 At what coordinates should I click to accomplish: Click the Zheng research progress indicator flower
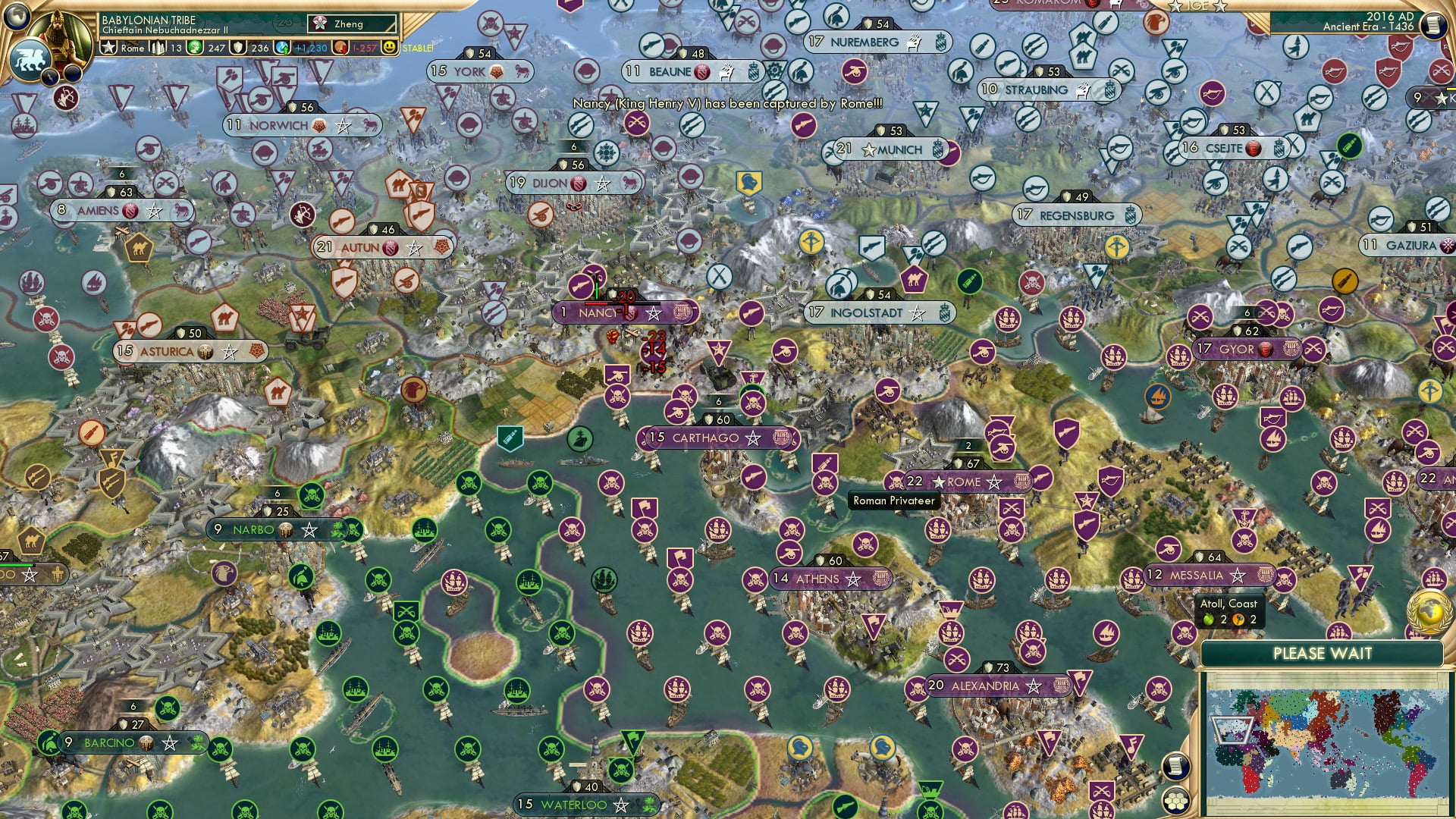tap(321, 23)
